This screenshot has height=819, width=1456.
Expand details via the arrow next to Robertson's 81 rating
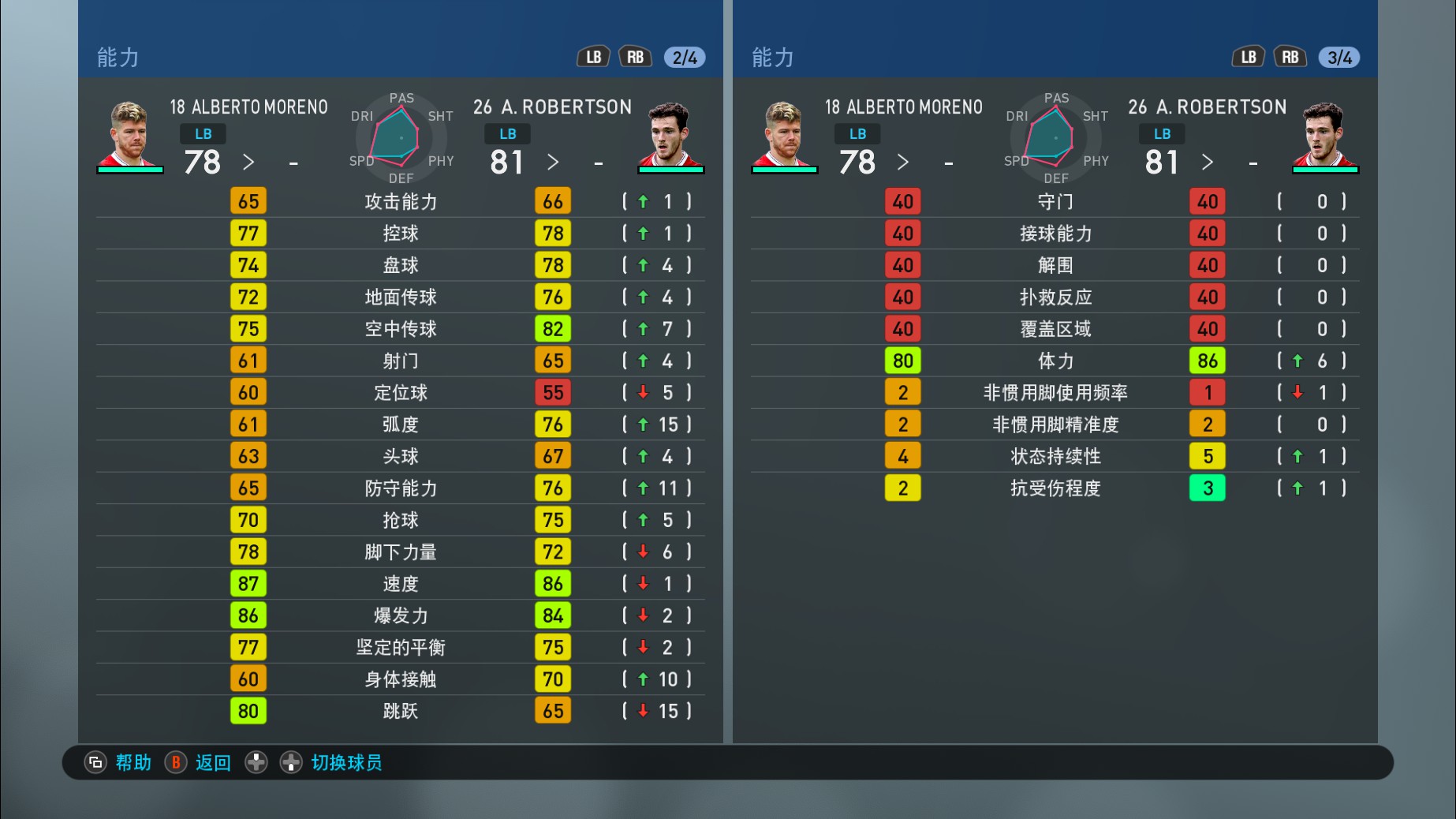pyautogui.click(x=554, y=162)
